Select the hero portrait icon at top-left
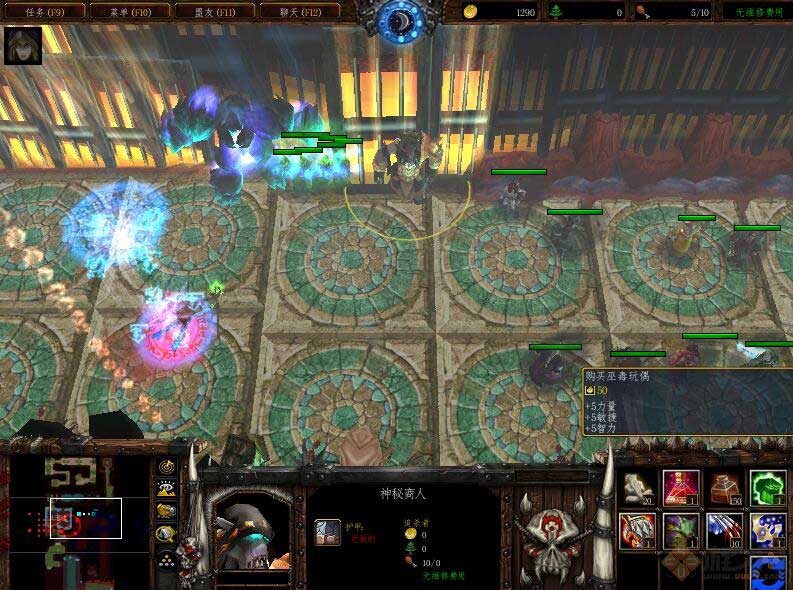793x590 pixels. (23, 46)
